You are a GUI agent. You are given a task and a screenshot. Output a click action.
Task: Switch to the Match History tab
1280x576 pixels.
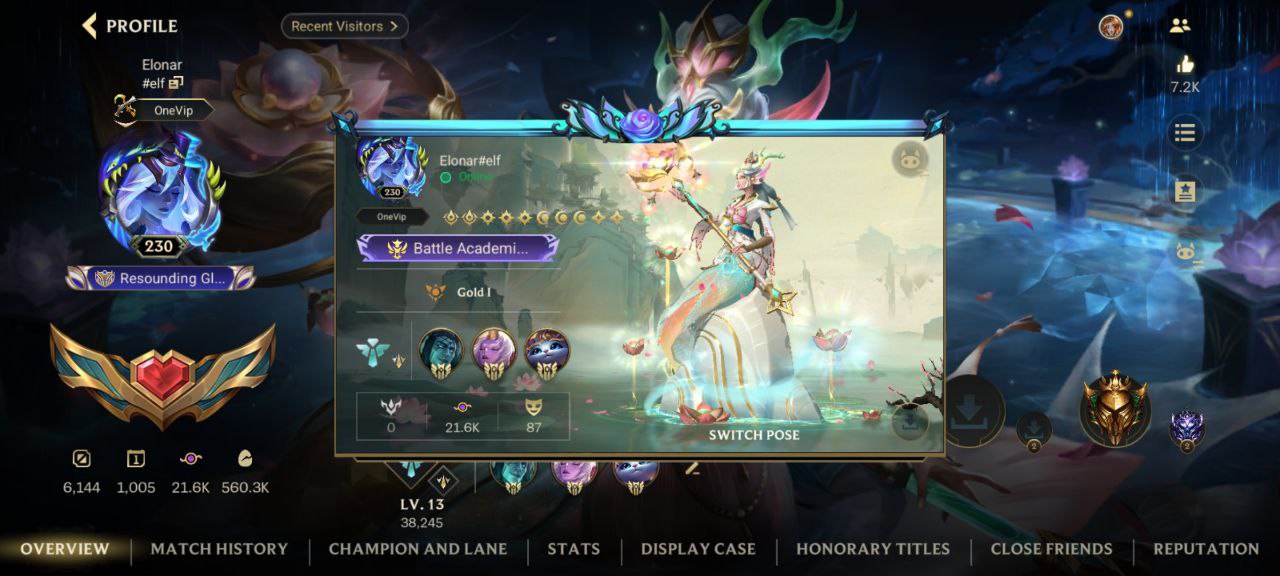coord(219,549)
